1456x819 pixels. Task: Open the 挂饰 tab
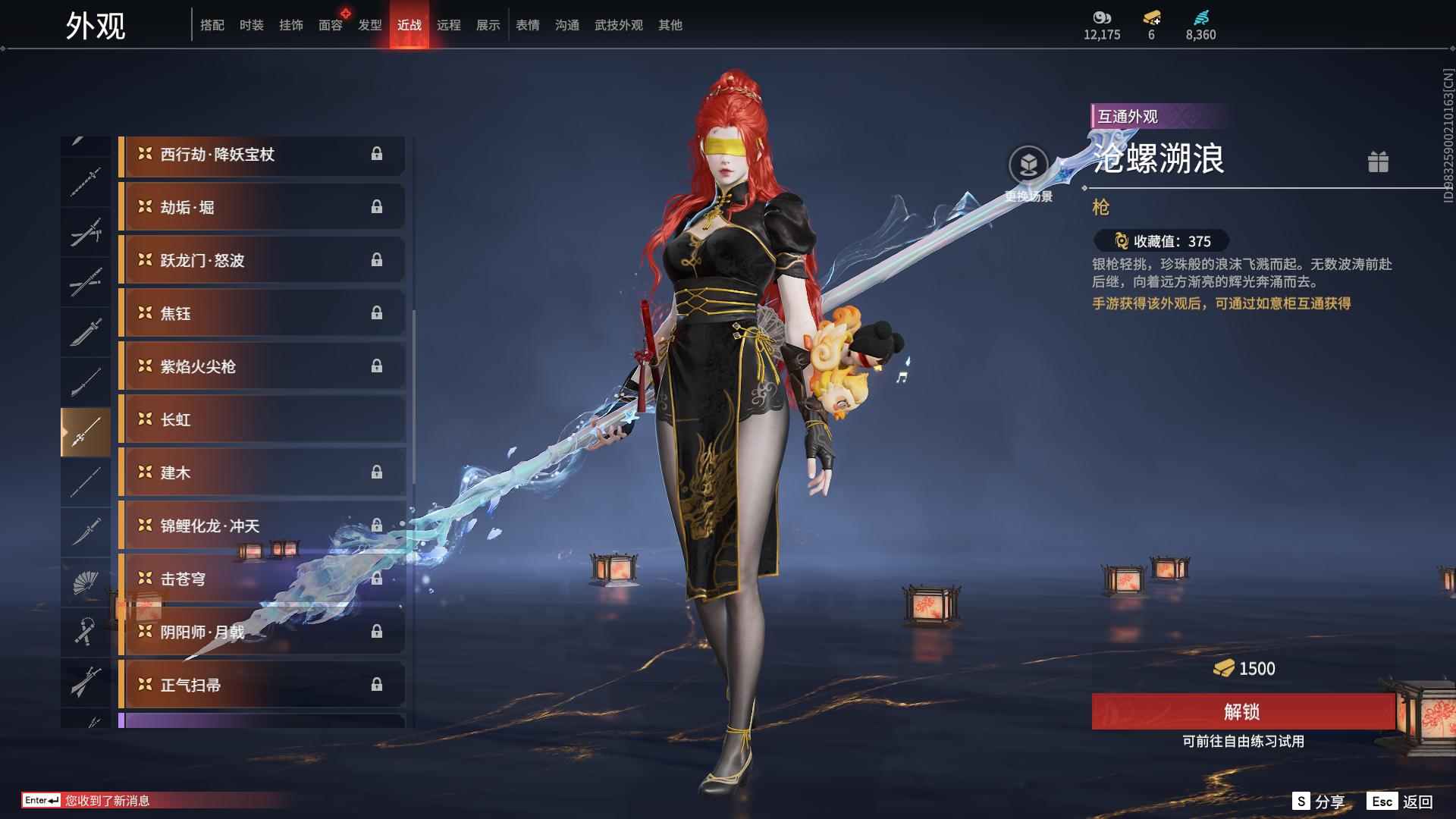point(290,25)
